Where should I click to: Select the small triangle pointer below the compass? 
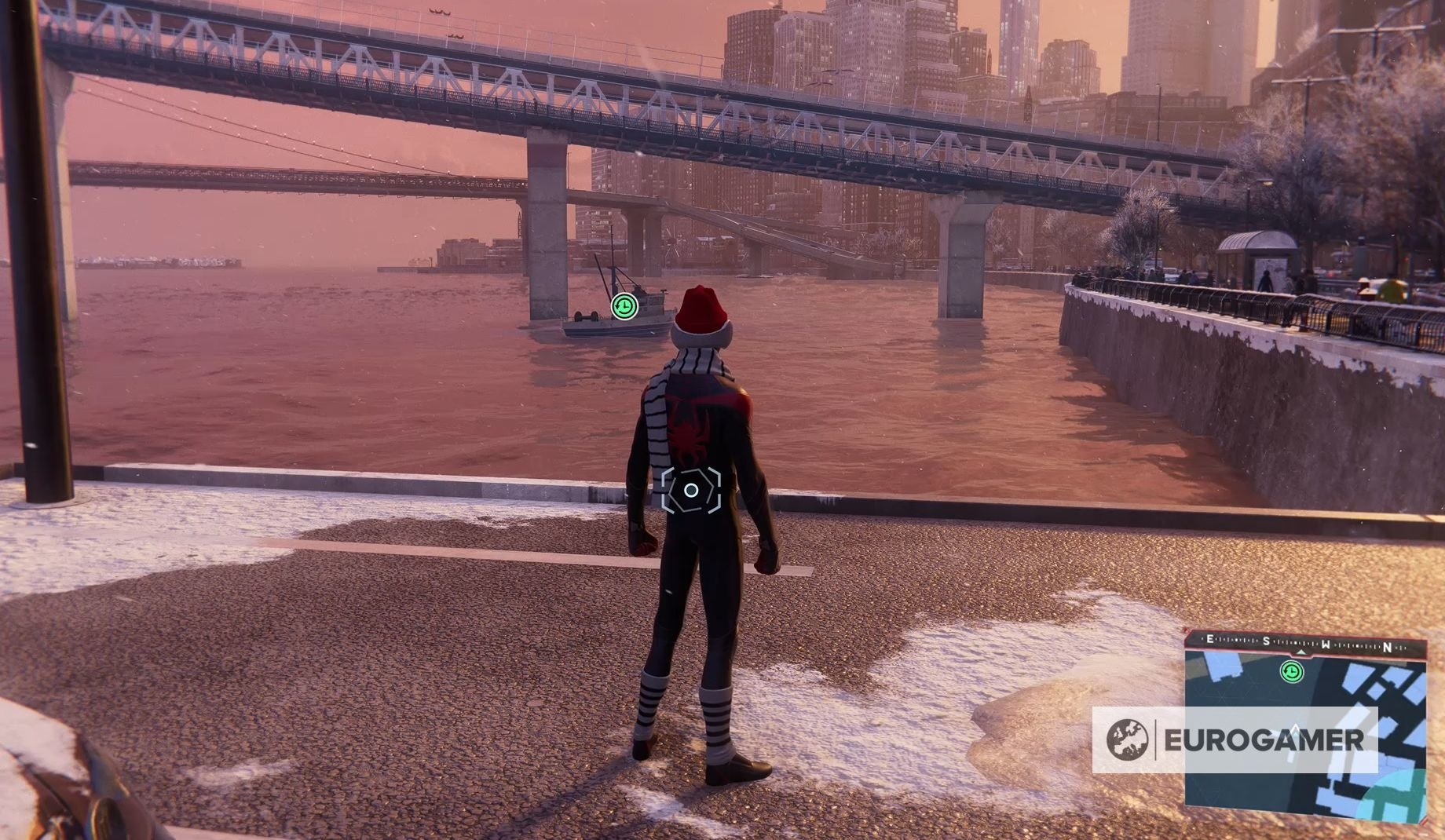[x=1301, y=652]
